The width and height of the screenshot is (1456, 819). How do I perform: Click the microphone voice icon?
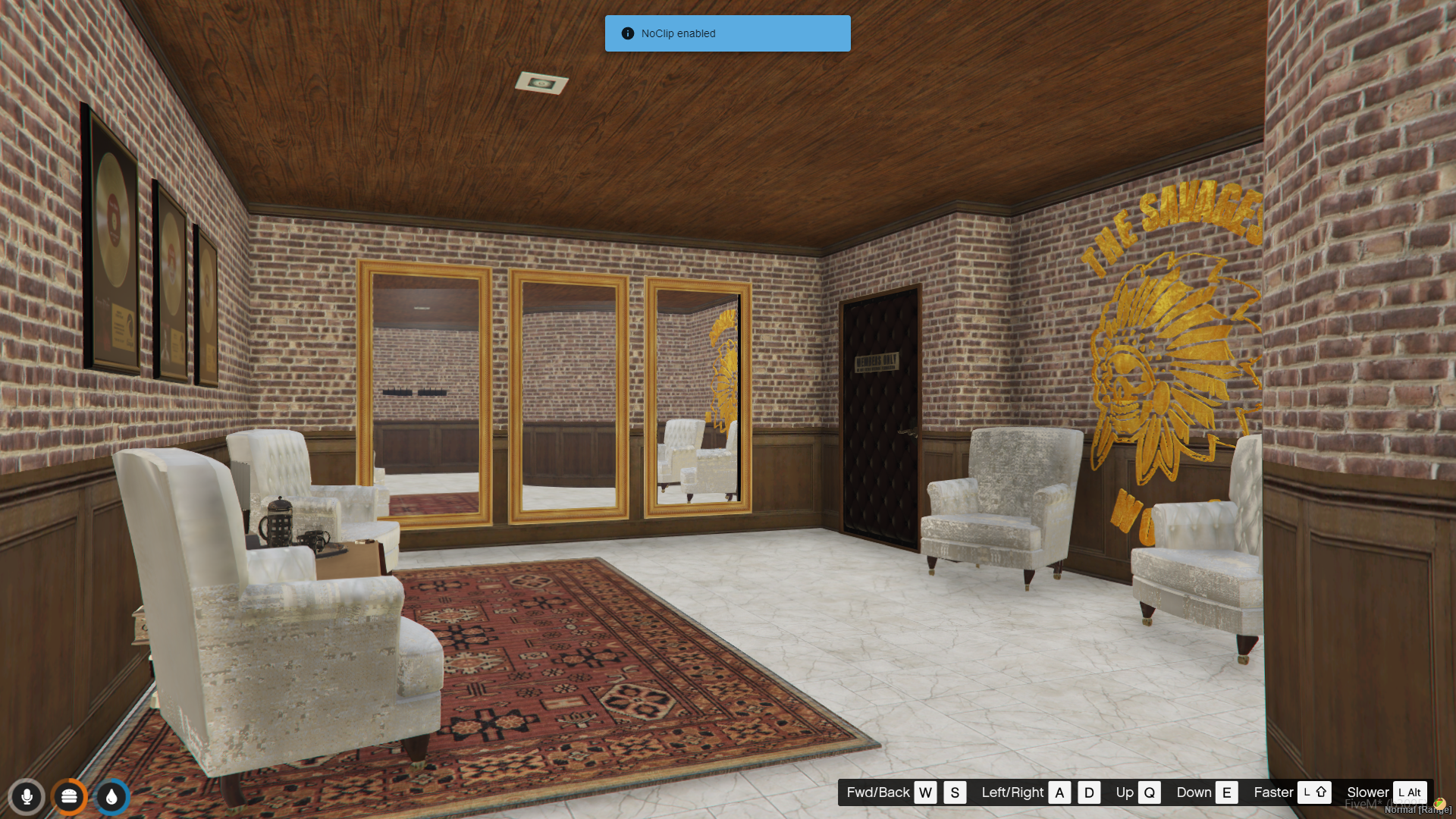click(x=27, y=797)
